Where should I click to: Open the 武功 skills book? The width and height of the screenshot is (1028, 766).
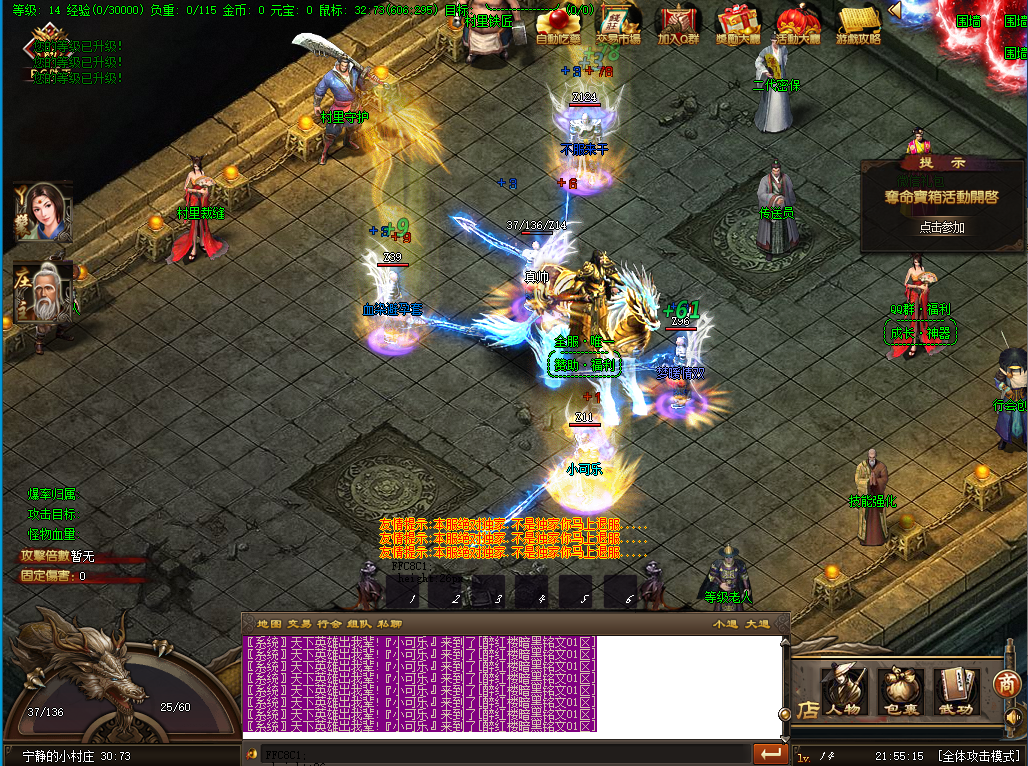pos(956,691)
